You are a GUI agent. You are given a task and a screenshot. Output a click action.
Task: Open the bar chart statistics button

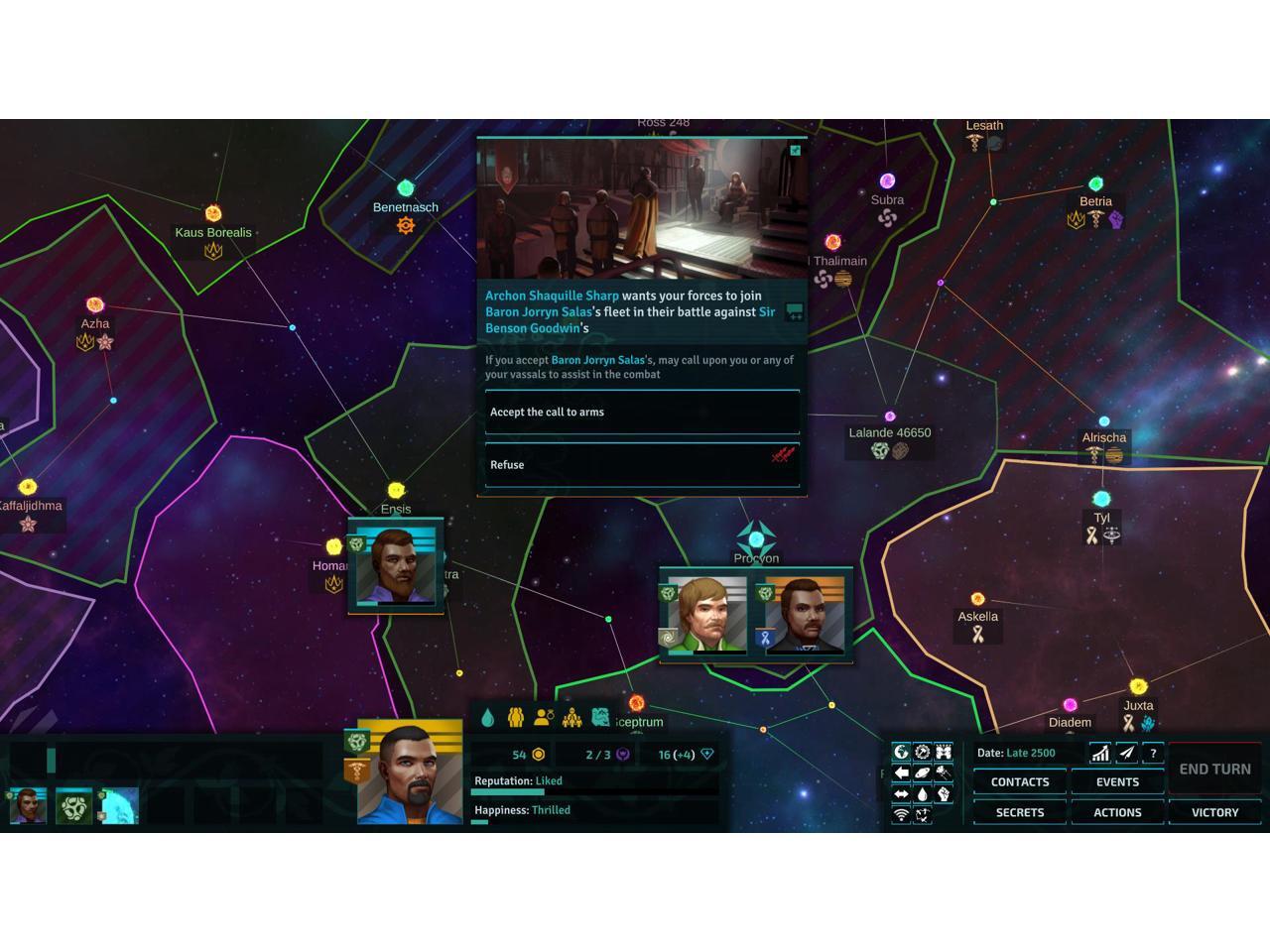tap(1100, 754)
